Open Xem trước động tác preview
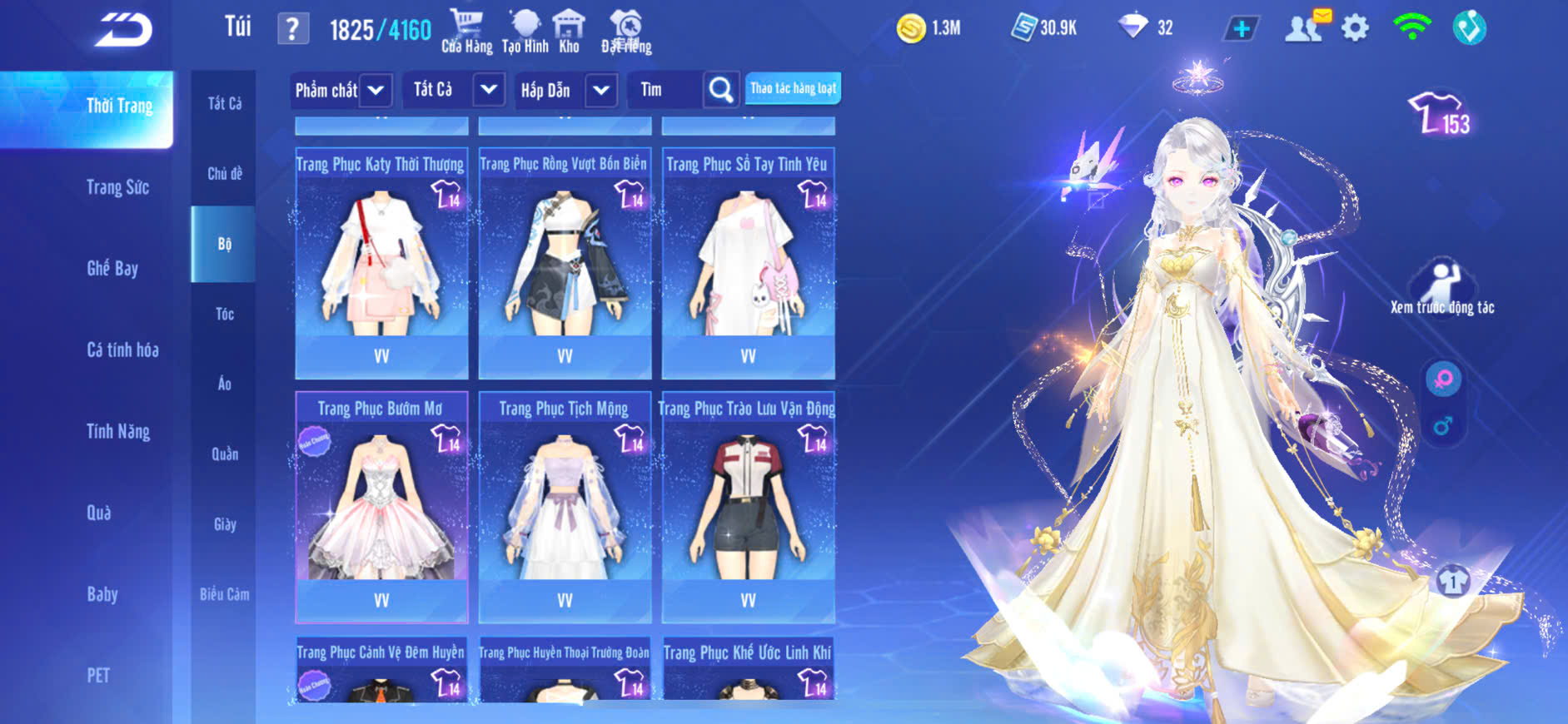1568x724 pixels. (x=1441, y=287)
